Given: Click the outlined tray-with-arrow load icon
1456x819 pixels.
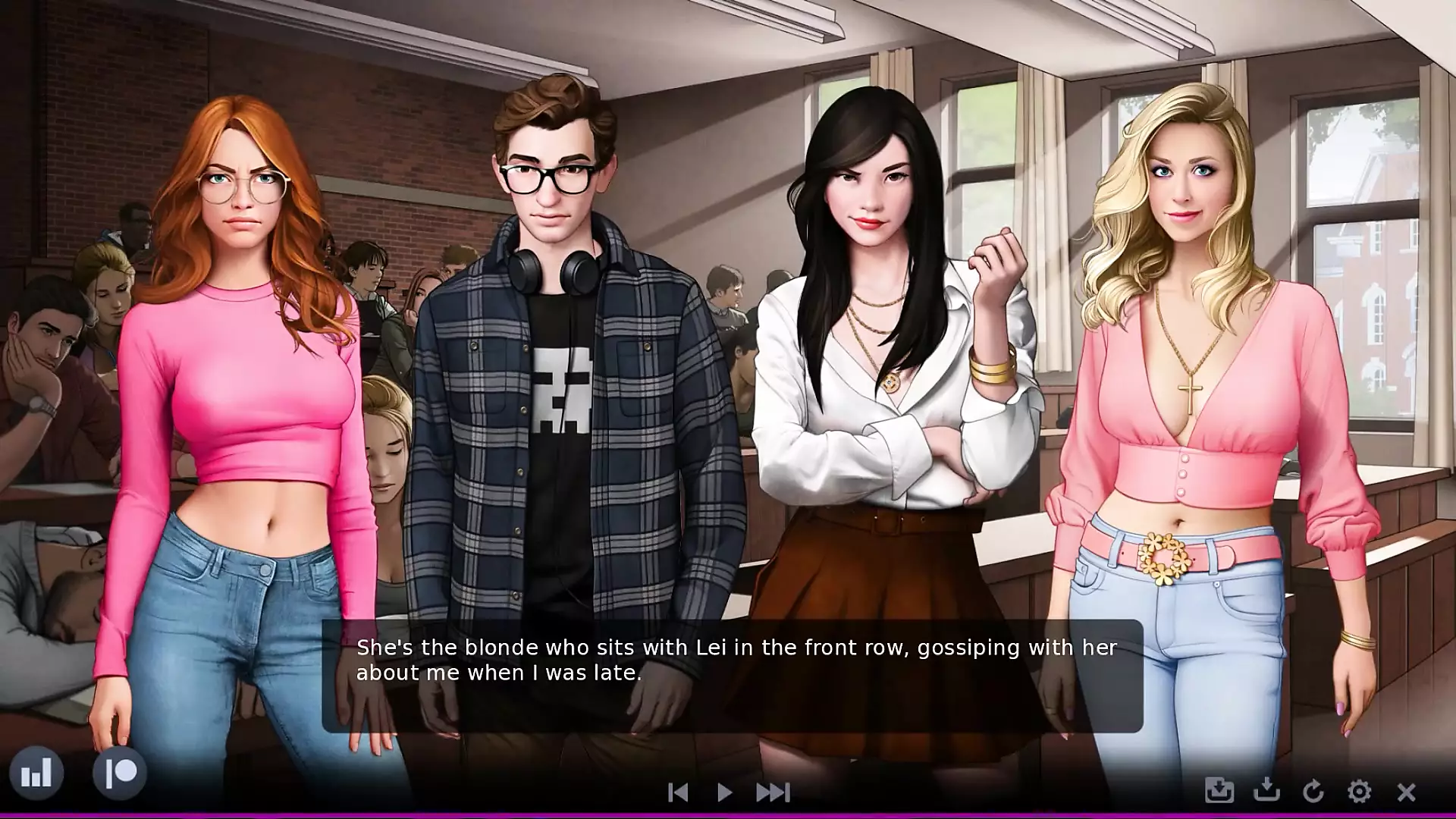Looking at the screenshot, I should coord(1266,791).
